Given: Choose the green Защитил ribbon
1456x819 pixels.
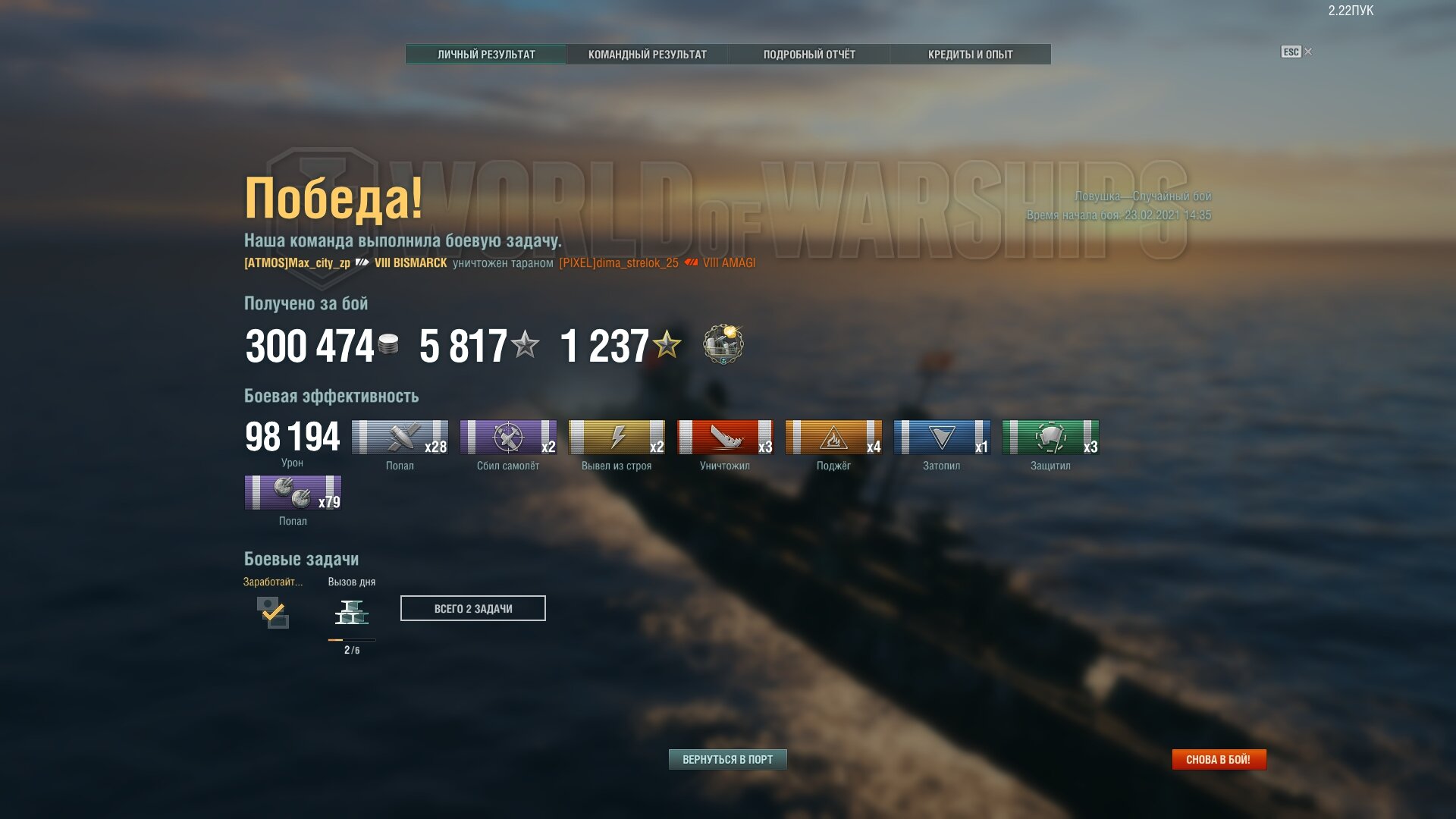Looking at the screenshot, I should coord(1050,438).
